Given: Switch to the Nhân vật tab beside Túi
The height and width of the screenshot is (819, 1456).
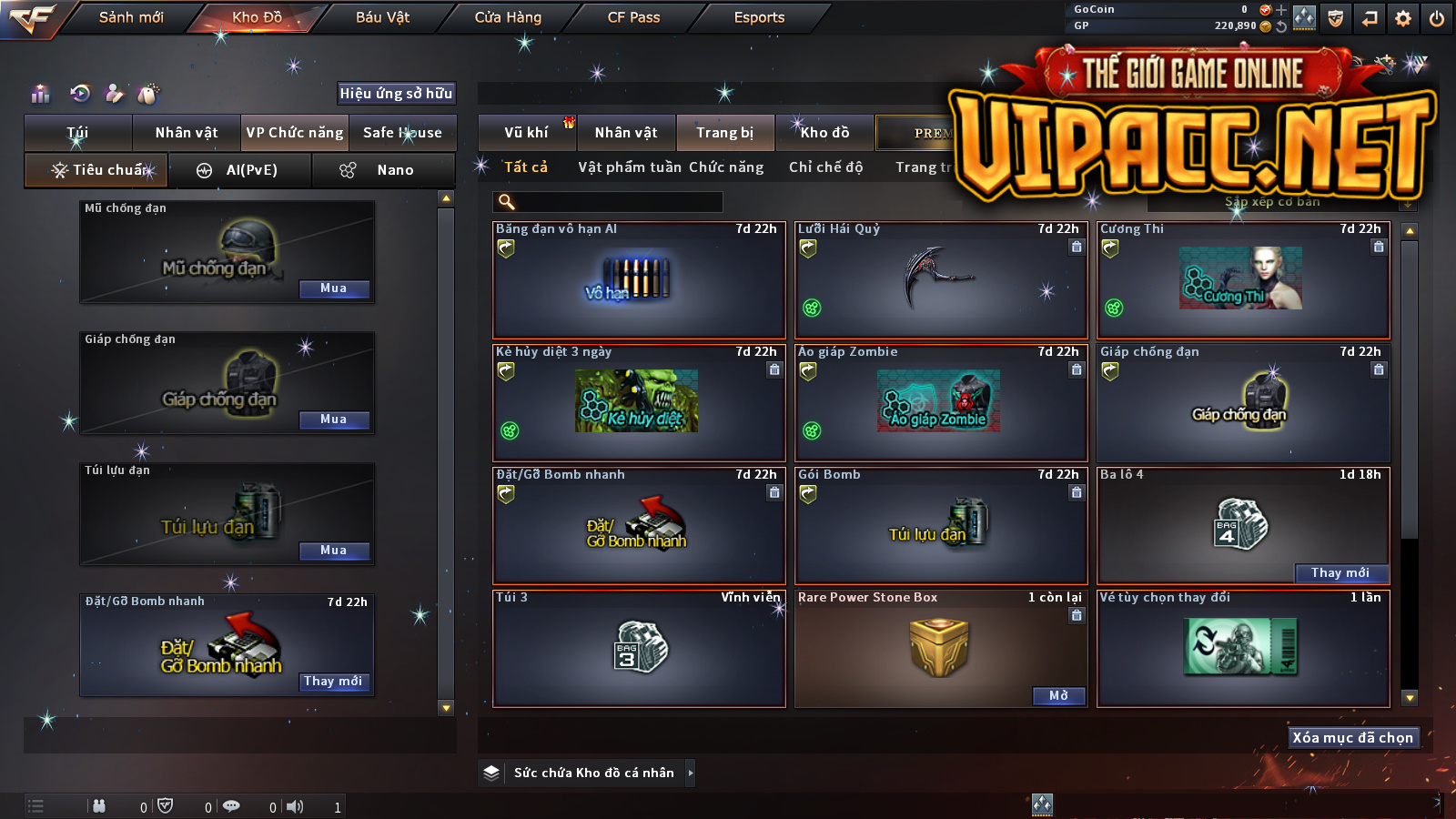Looking at the screenshot, I should (x=187, y=133).
